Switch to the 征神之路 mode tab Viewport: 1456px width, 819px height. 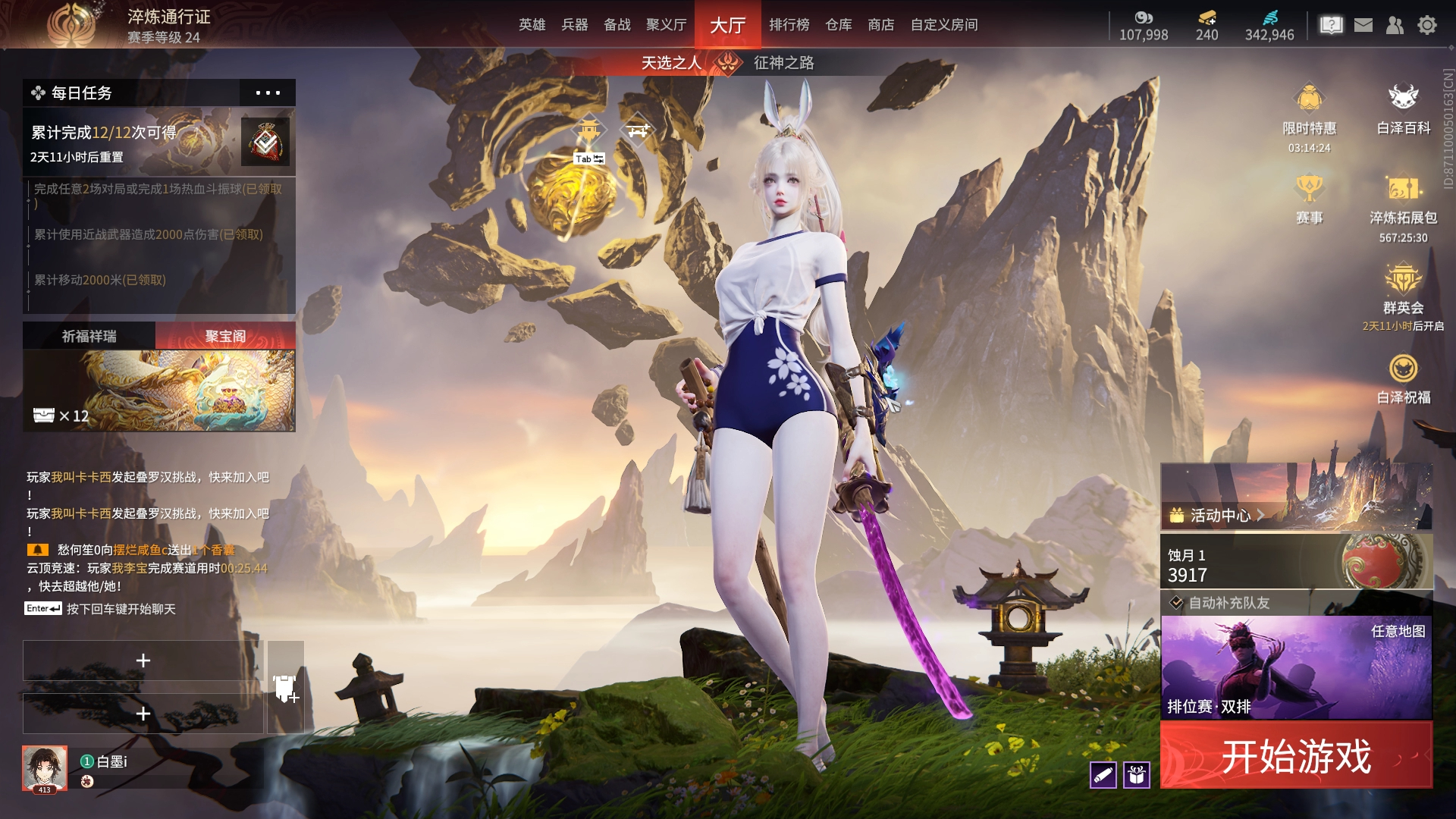783,63
